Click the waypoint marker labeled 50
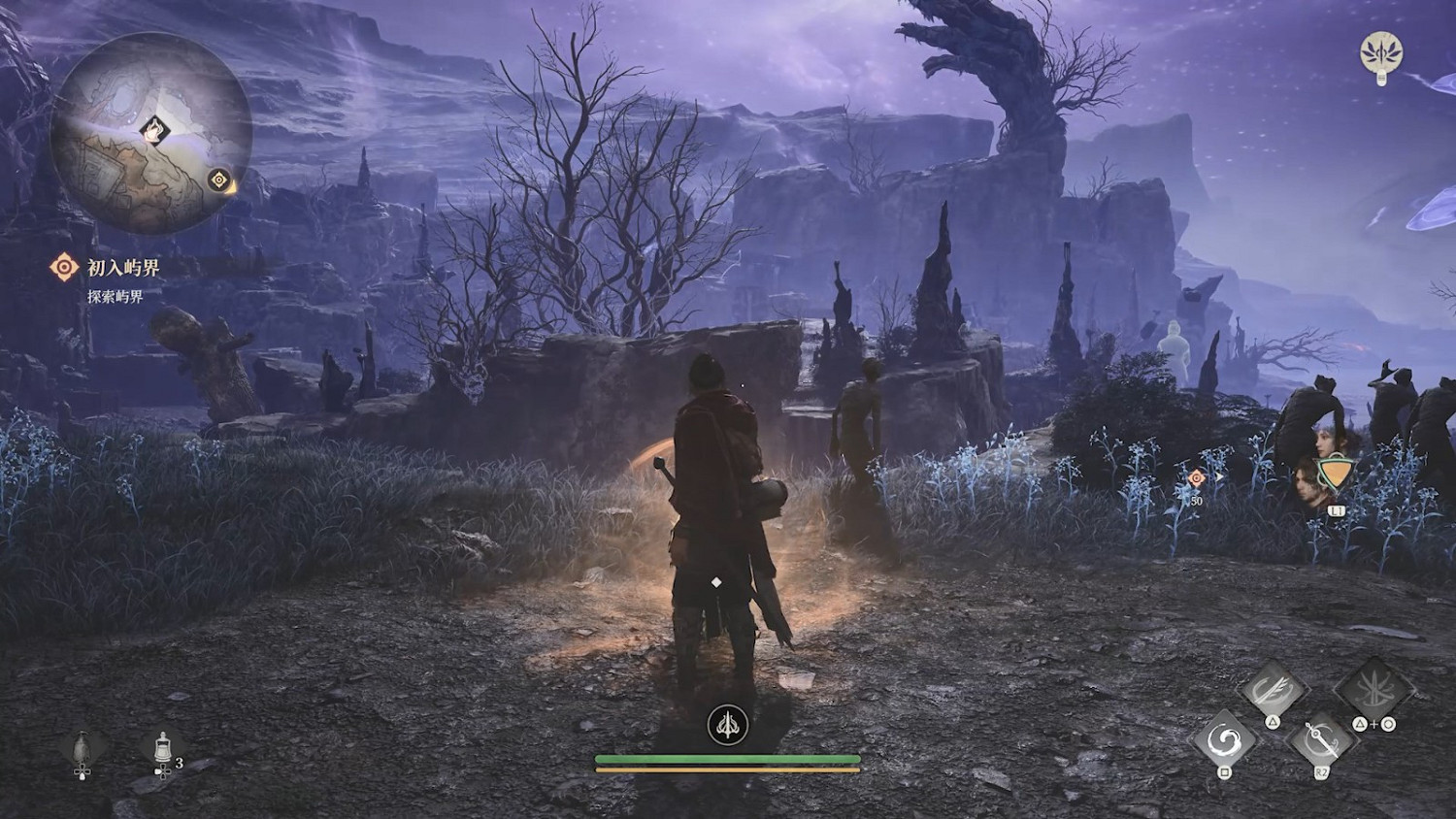 click(x=1196, y=478)
